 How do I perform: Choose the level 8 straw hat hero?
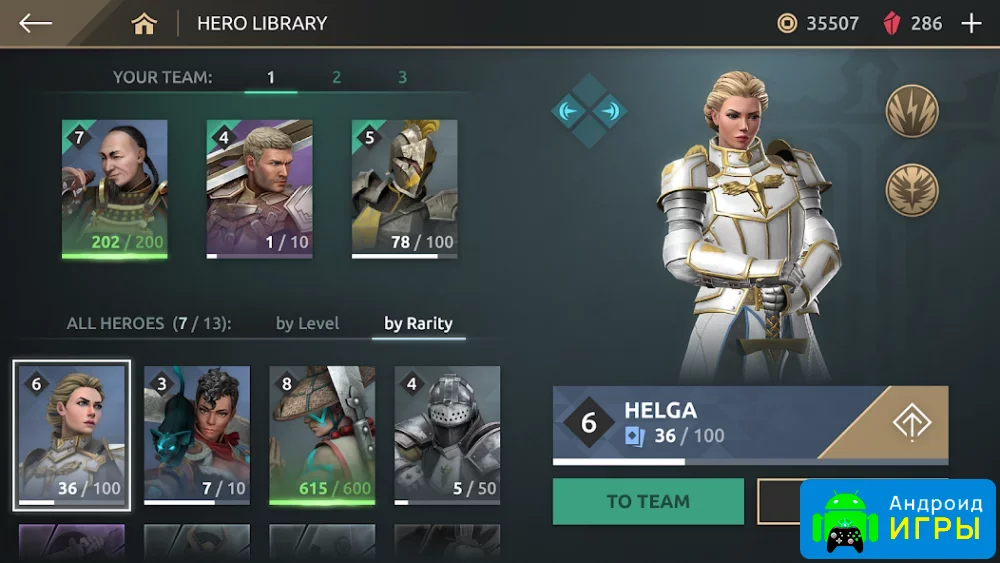[322, 434]
